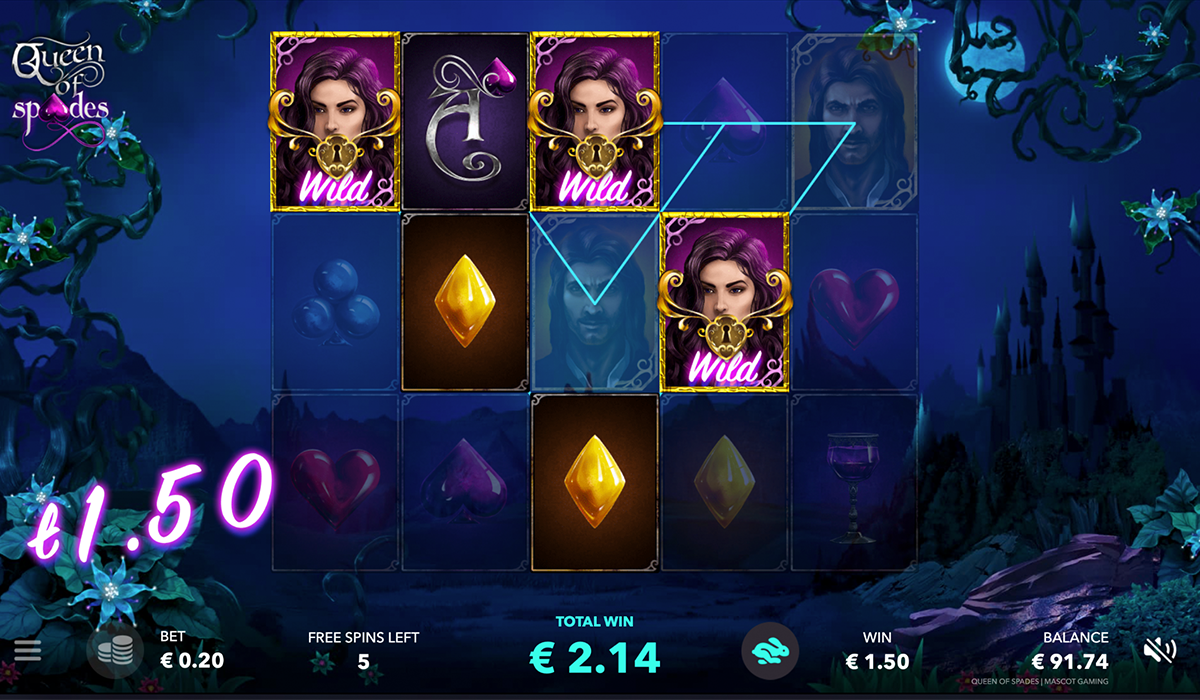Open the coin stack bet settings

click(x=114, y=653)
